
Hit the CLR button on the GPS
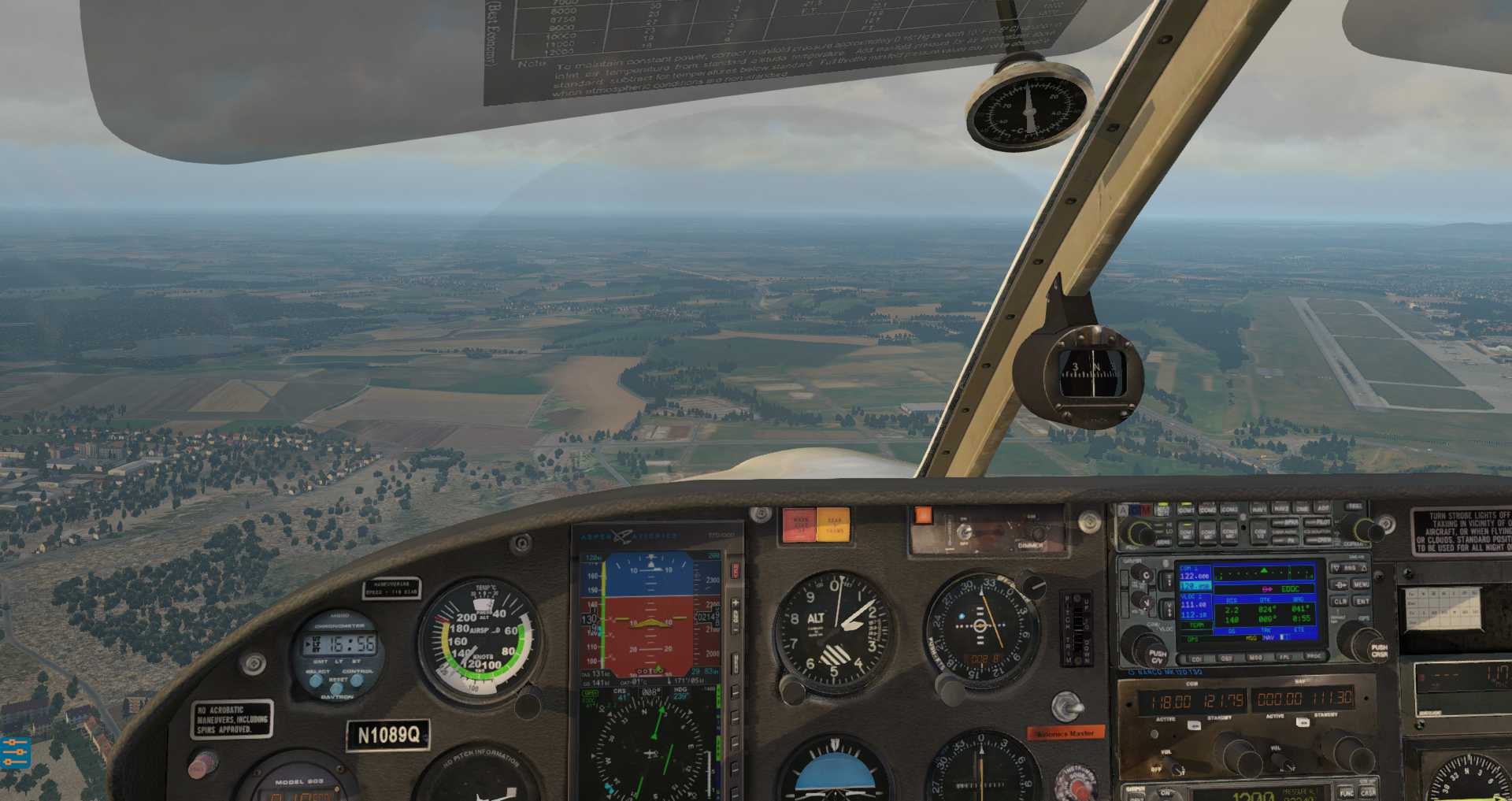(1340, 602)
